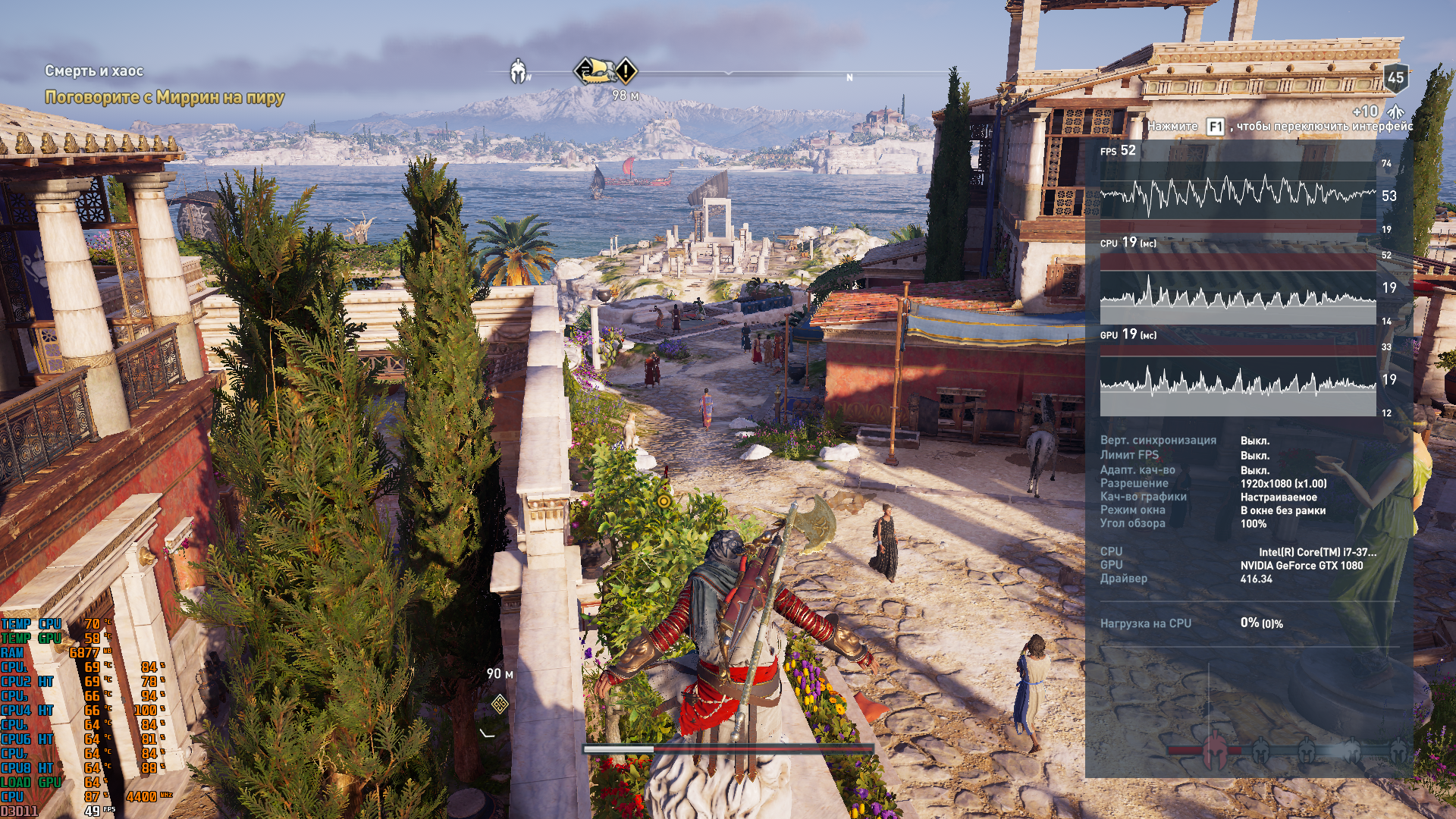Select the ship marker on the compass
Viewport: 1456px width, 819px height.
594,71
